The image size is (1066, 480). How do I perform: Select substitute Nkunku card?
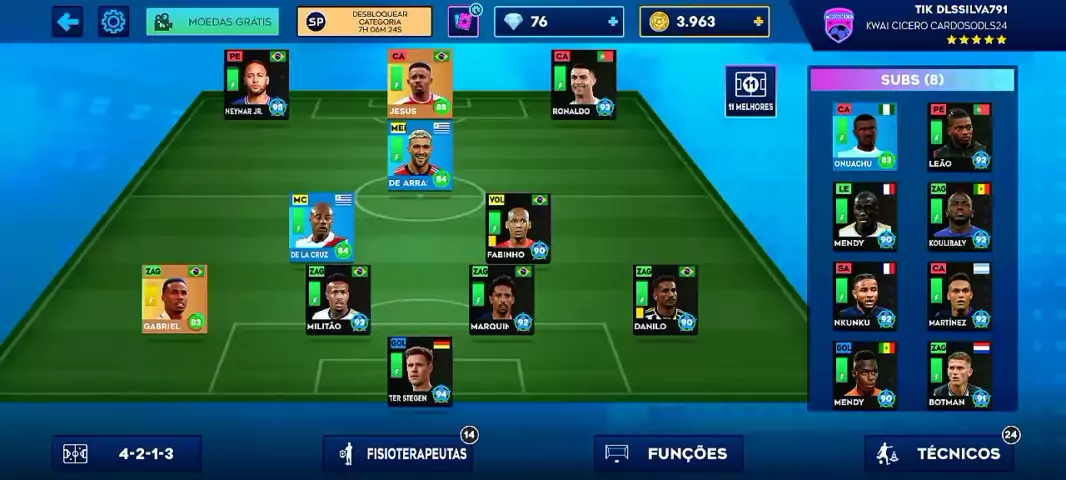864,295
